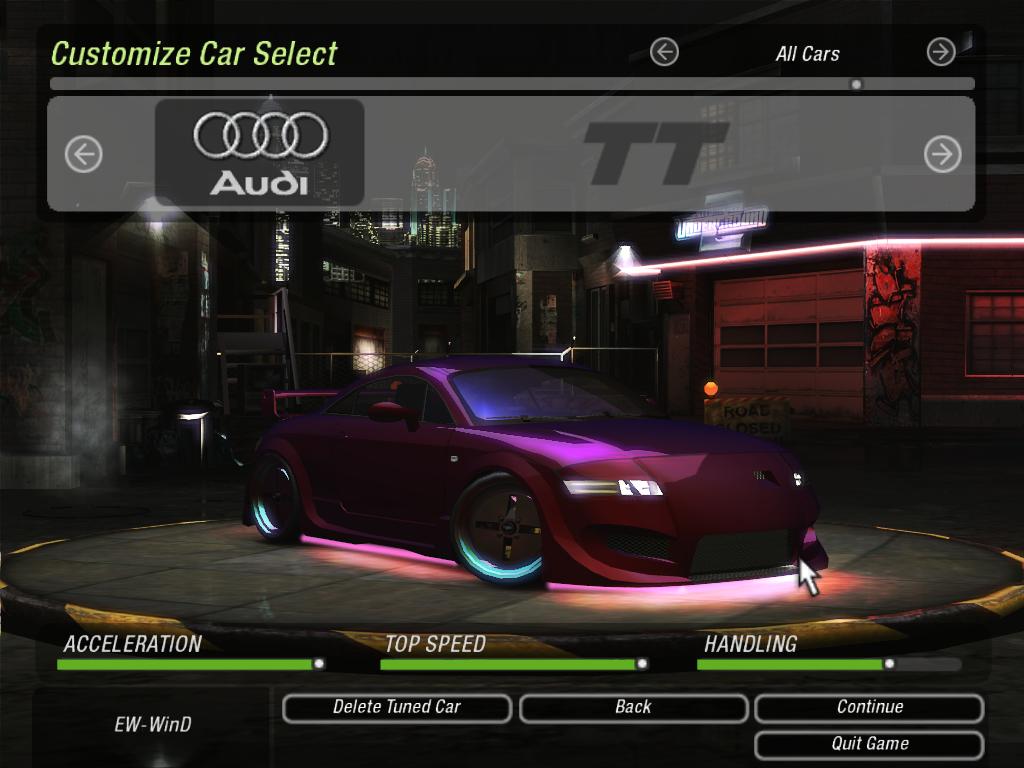Go back to the previous menu

(633, 708)
